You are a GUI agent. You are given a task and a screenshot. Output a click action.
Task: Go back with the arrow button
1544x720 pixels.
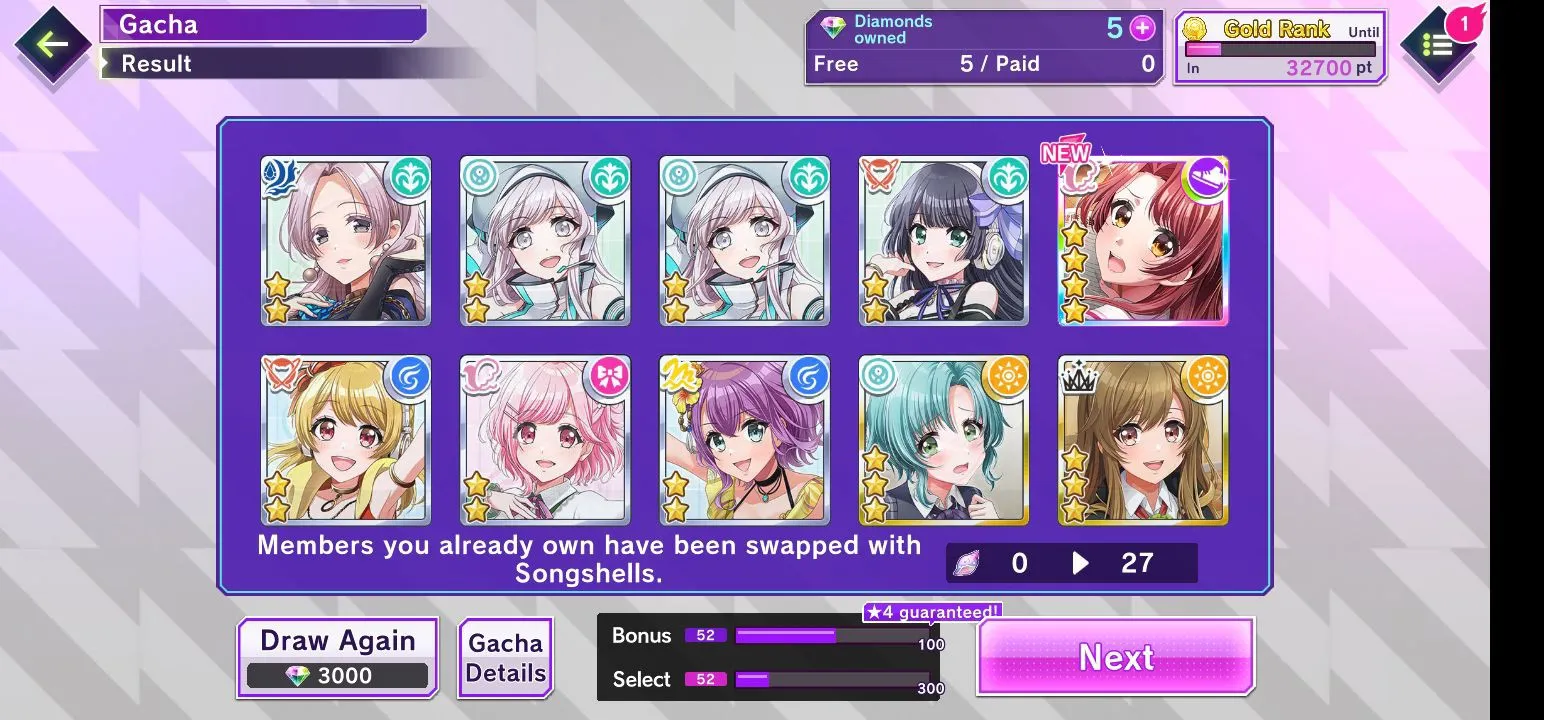[52, 45]
